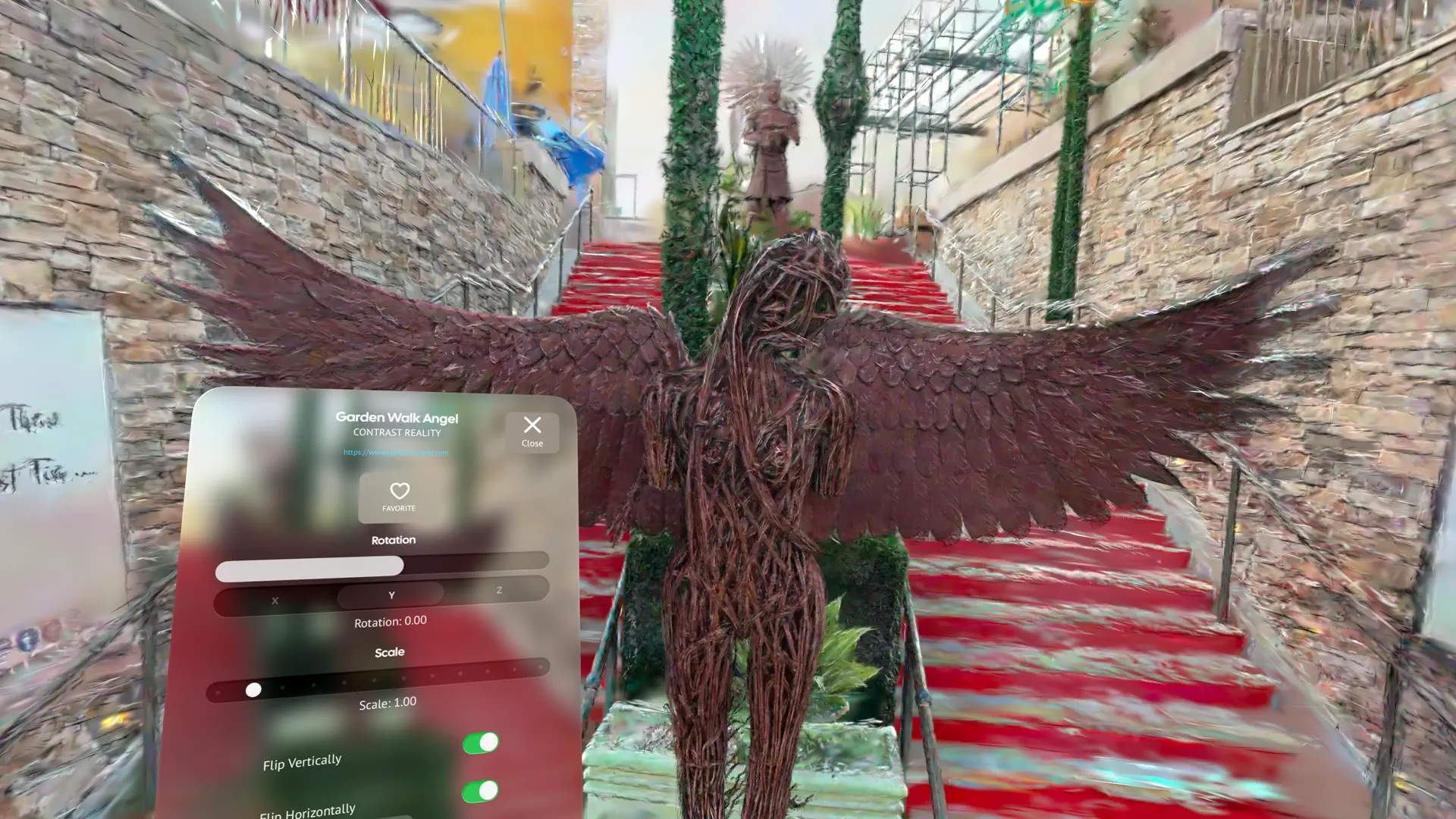Click the Scale slider knob

tap(254, 690)
